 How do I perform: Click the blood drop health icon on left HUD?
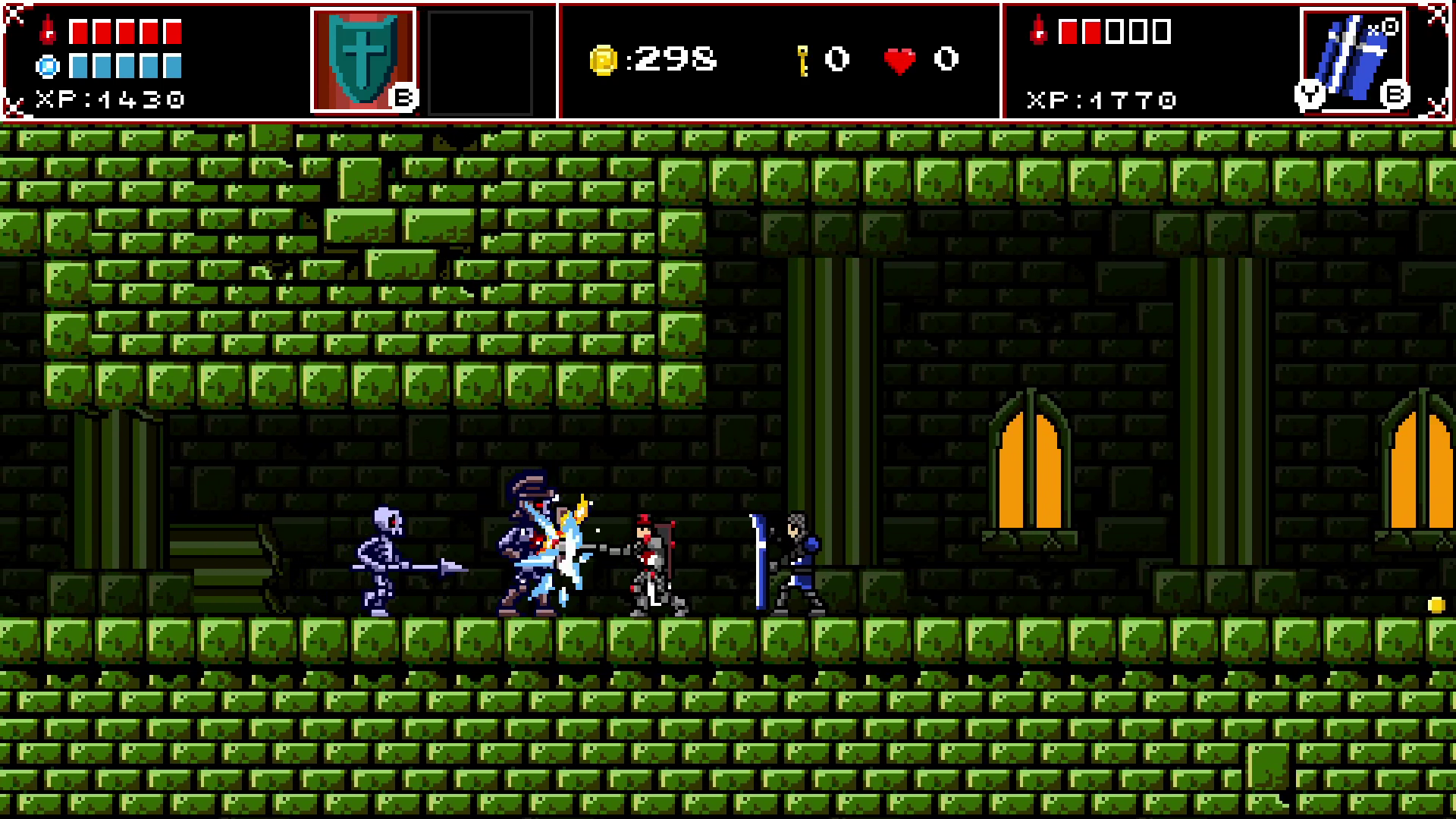coord(47,30)
